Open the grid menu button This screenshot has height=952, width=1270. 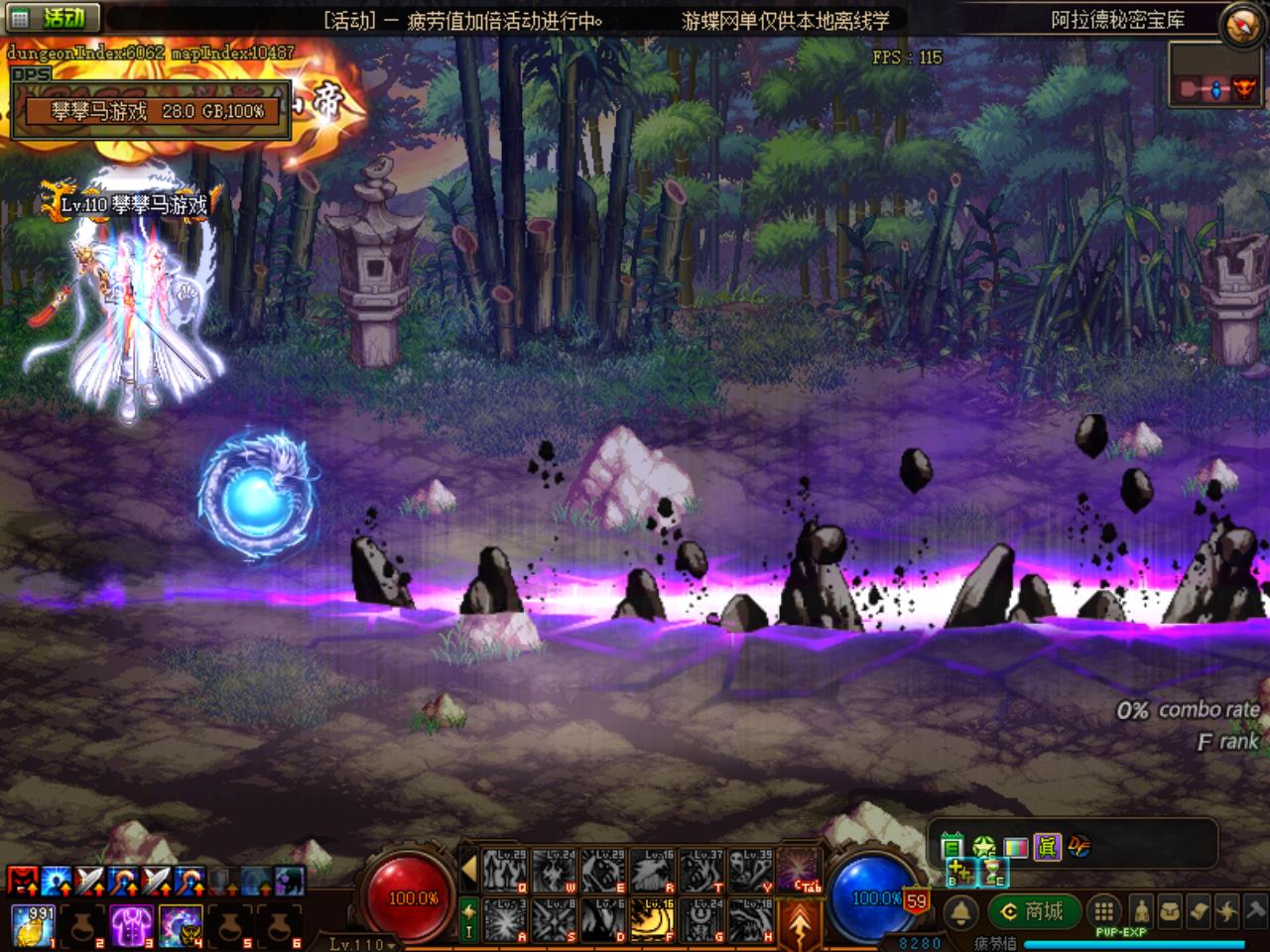coord(1102,911)
